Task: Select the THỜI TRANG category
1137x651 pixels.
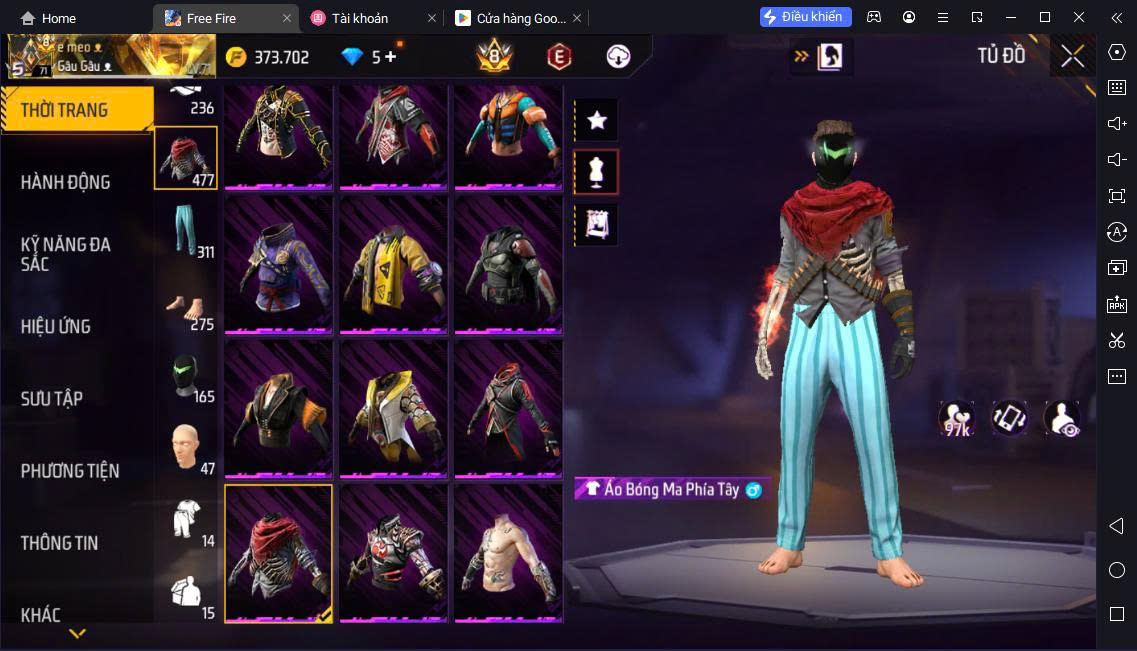Action: coord(64,110)
